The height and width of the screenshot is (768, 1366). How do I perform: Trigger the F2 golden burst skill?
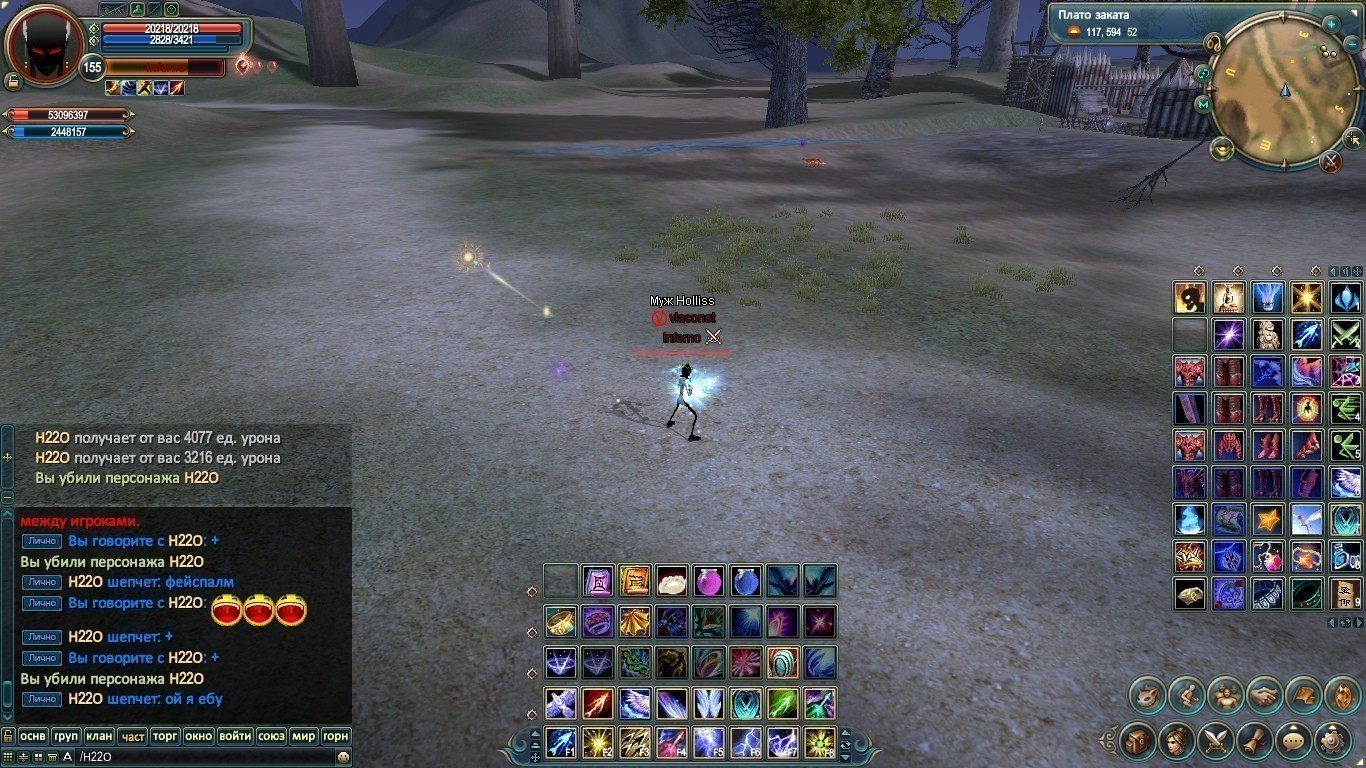tap(598, 743)
